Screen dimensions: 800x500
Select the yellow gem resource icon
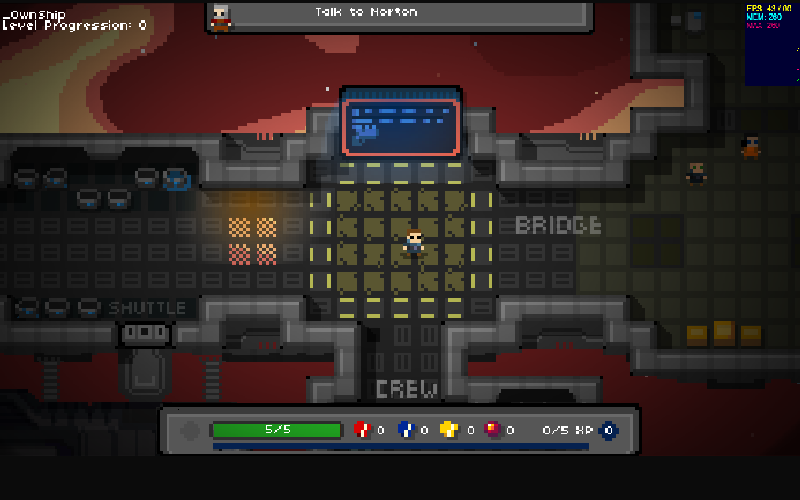coord(449,430)
